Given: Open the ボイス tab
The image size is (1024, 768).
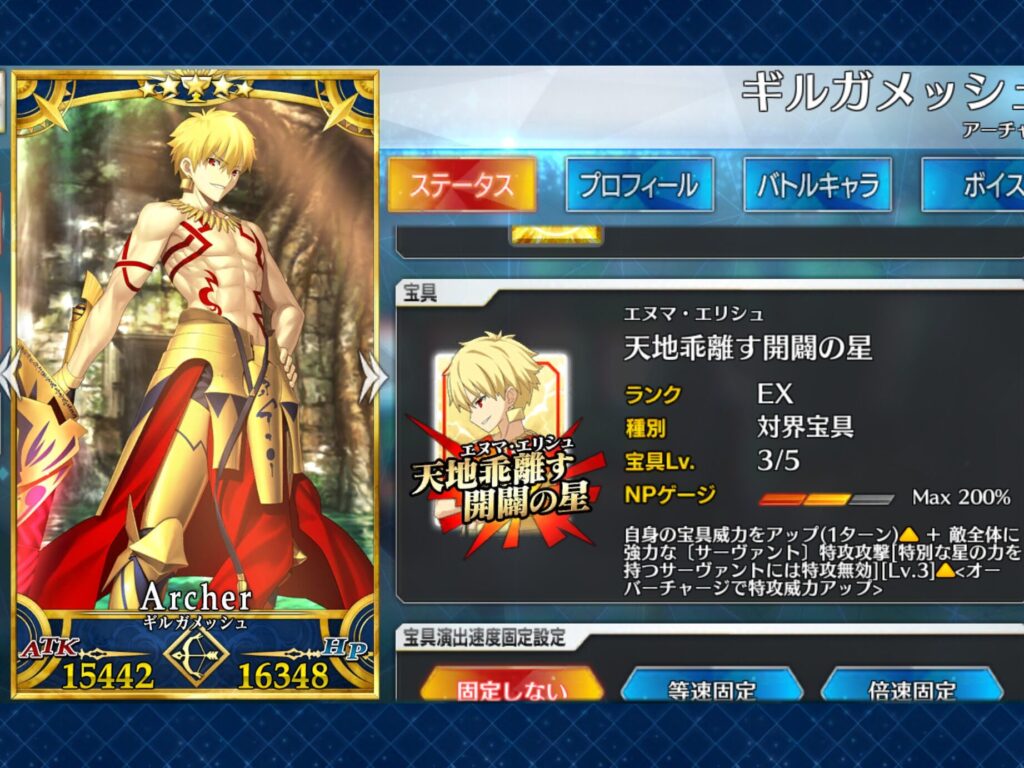Looking at the screenshot, I should (x=977, y=185).
